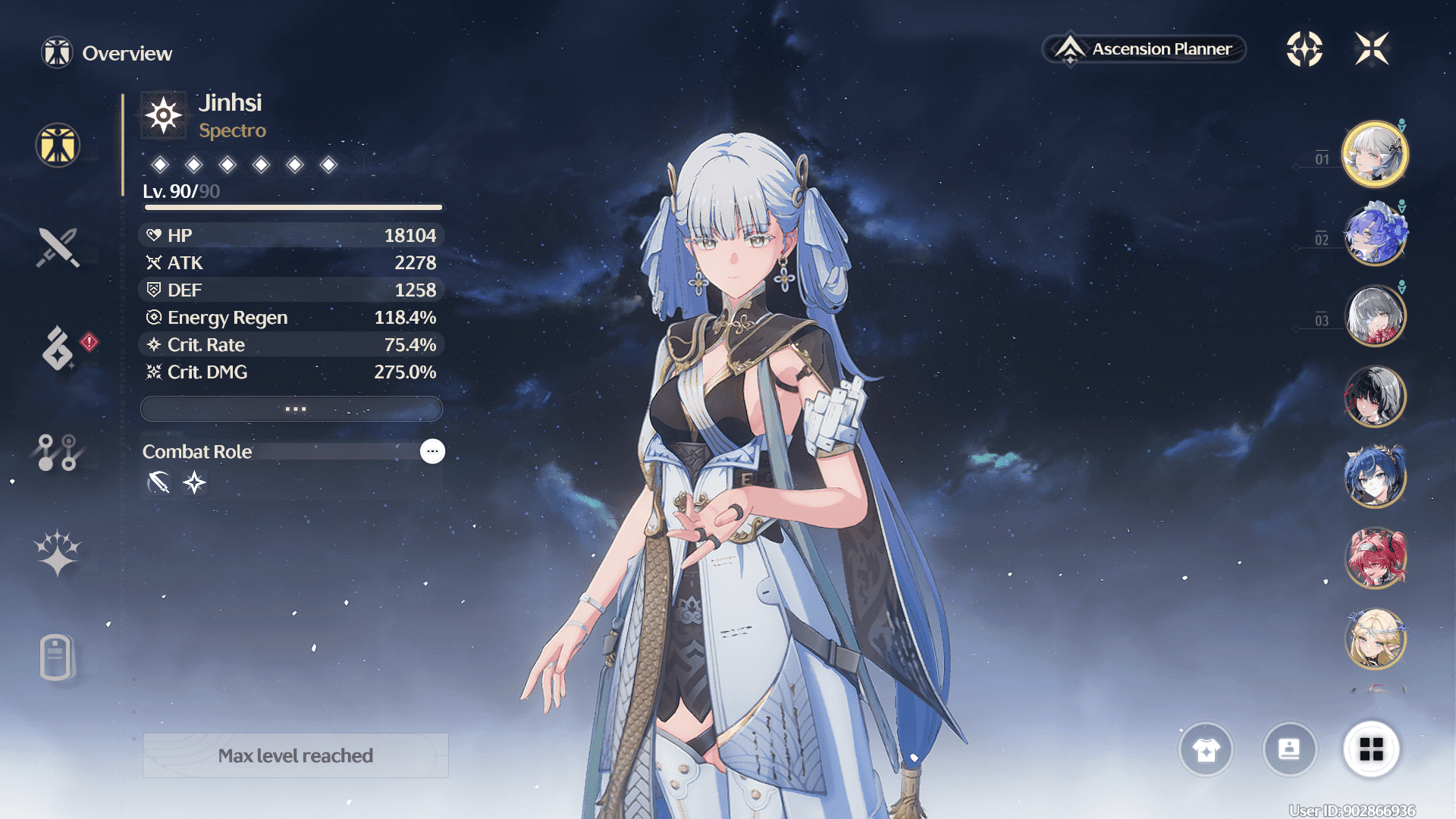Screen dimensions: 1456x819
Task: Switch to the Forte skill tree tab
Action: coord(58,452)
